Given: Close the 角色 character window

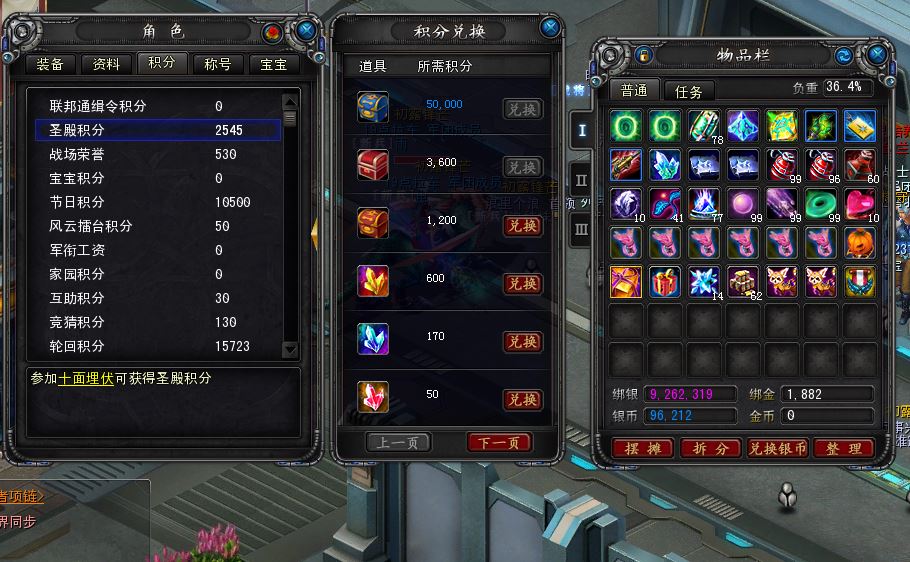Looking at the screenshot, I should click(x=307, y=31).
